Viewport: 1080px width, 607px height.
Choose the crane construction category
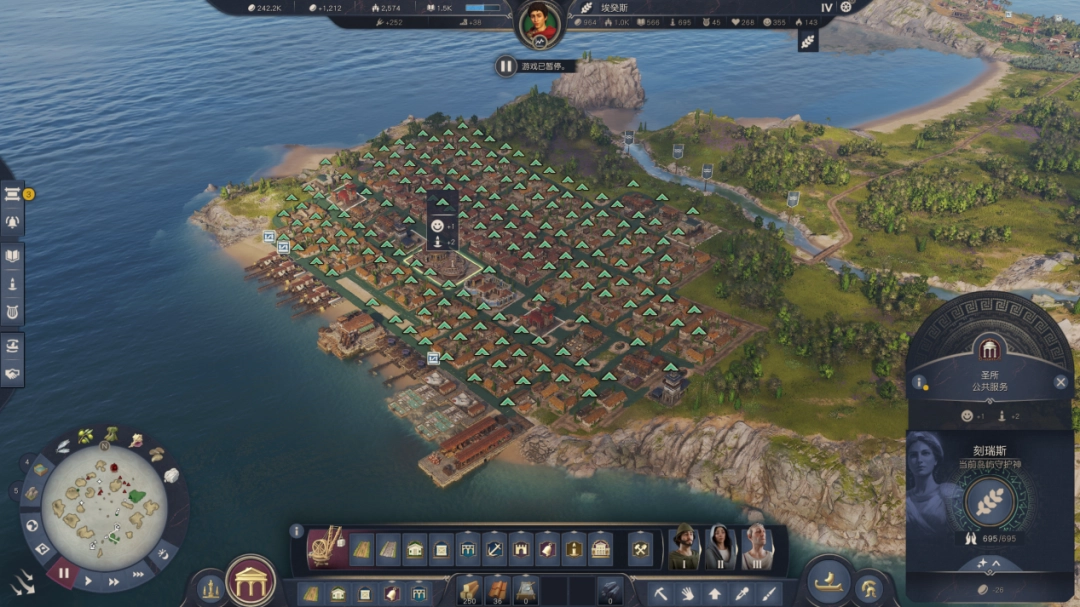[x=324, y=548]
